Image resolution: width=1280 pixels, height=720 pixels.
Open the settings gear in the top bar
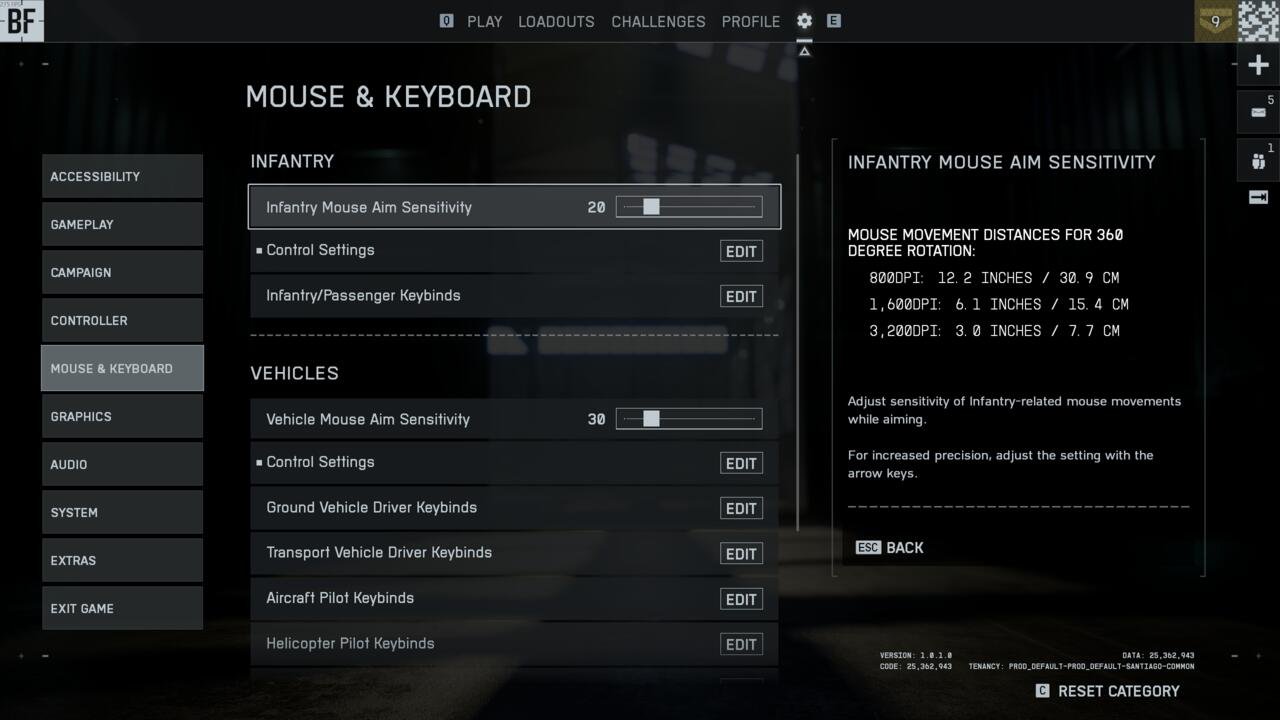[x=803, y=21]
